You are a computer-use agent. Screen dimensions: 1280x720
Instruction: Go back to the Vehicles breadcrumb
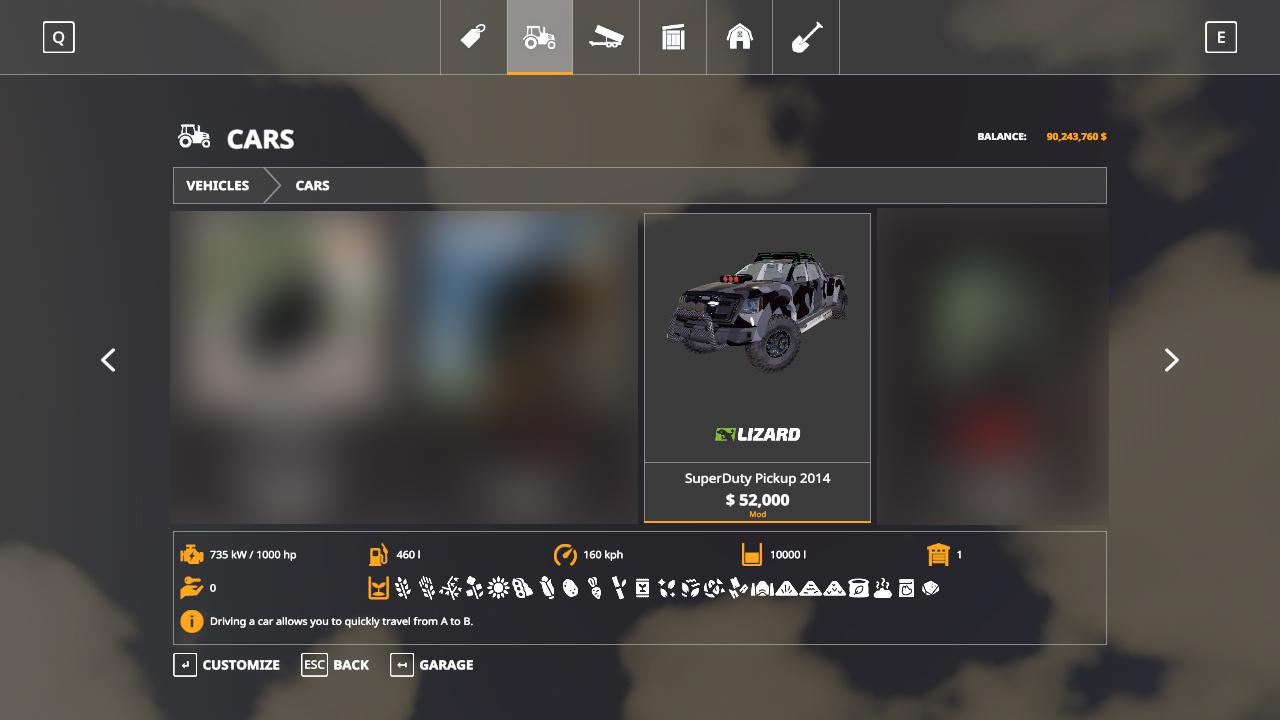pyautogui.click(x=218, y=186)
